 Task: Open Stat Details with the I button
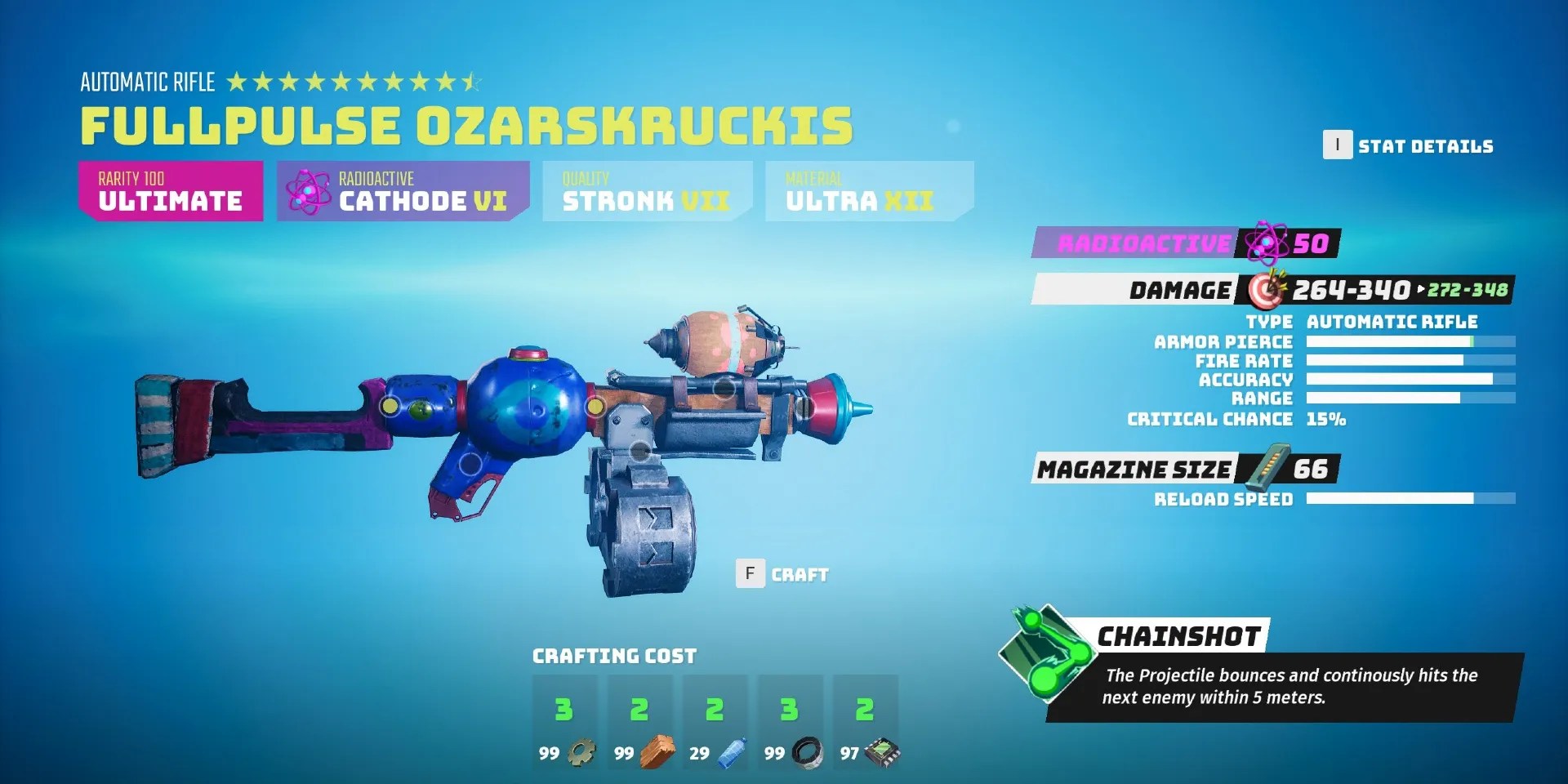(x=1336, y=146)
